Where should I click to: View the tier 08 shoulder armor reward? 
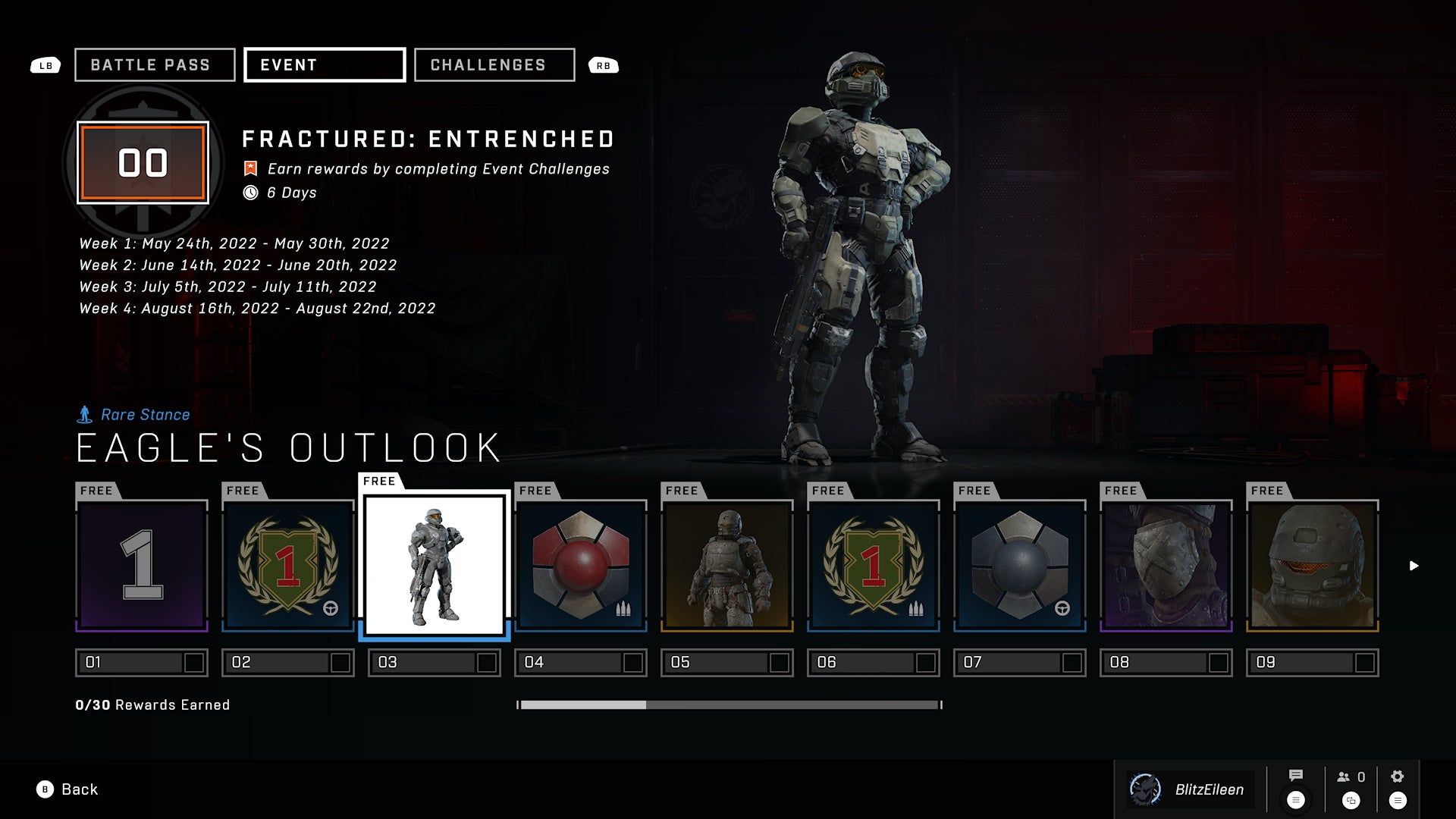tap(1166, 566)
